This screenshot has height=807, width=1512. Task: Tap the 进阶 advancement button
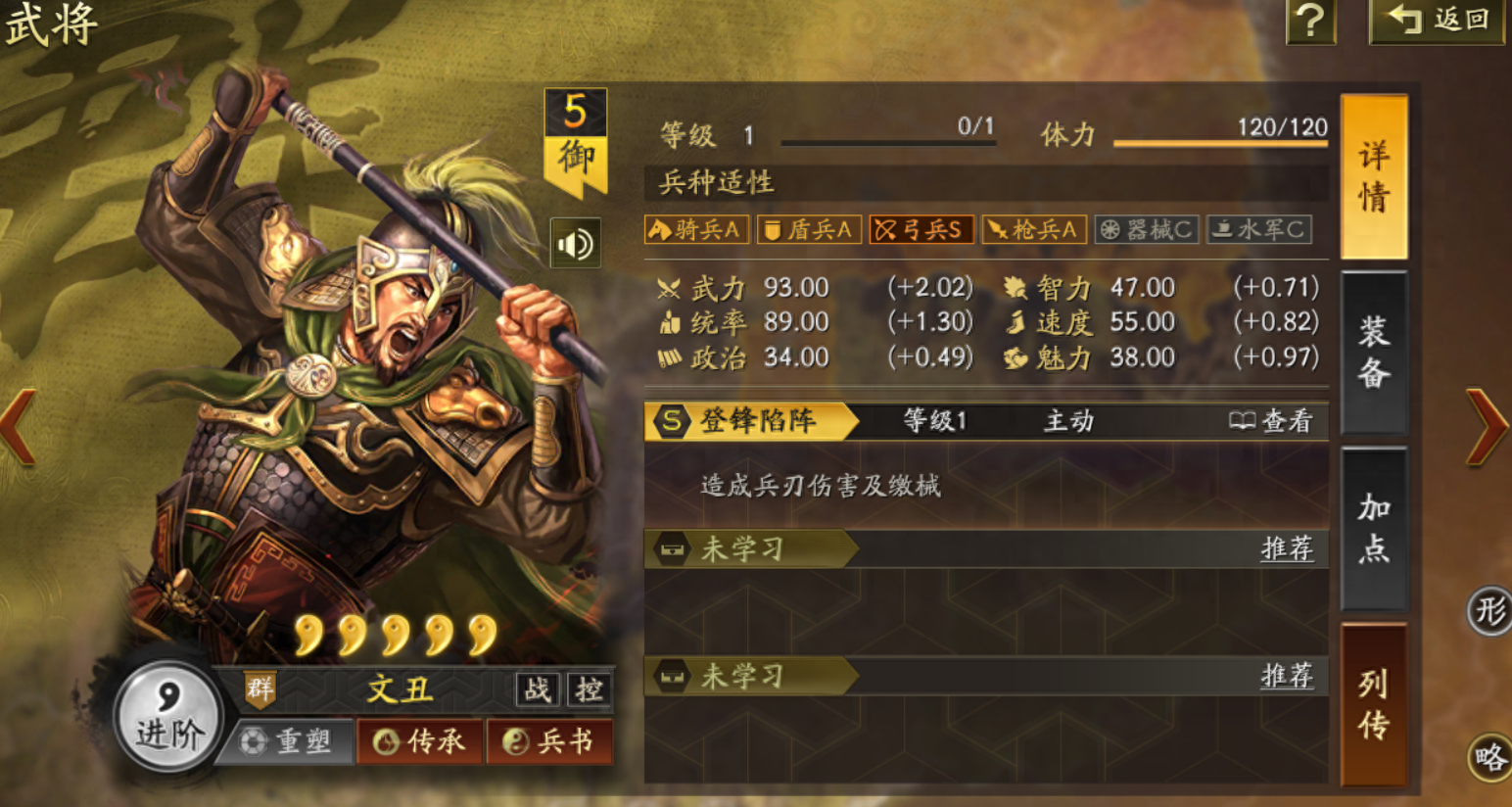[168, 717]
